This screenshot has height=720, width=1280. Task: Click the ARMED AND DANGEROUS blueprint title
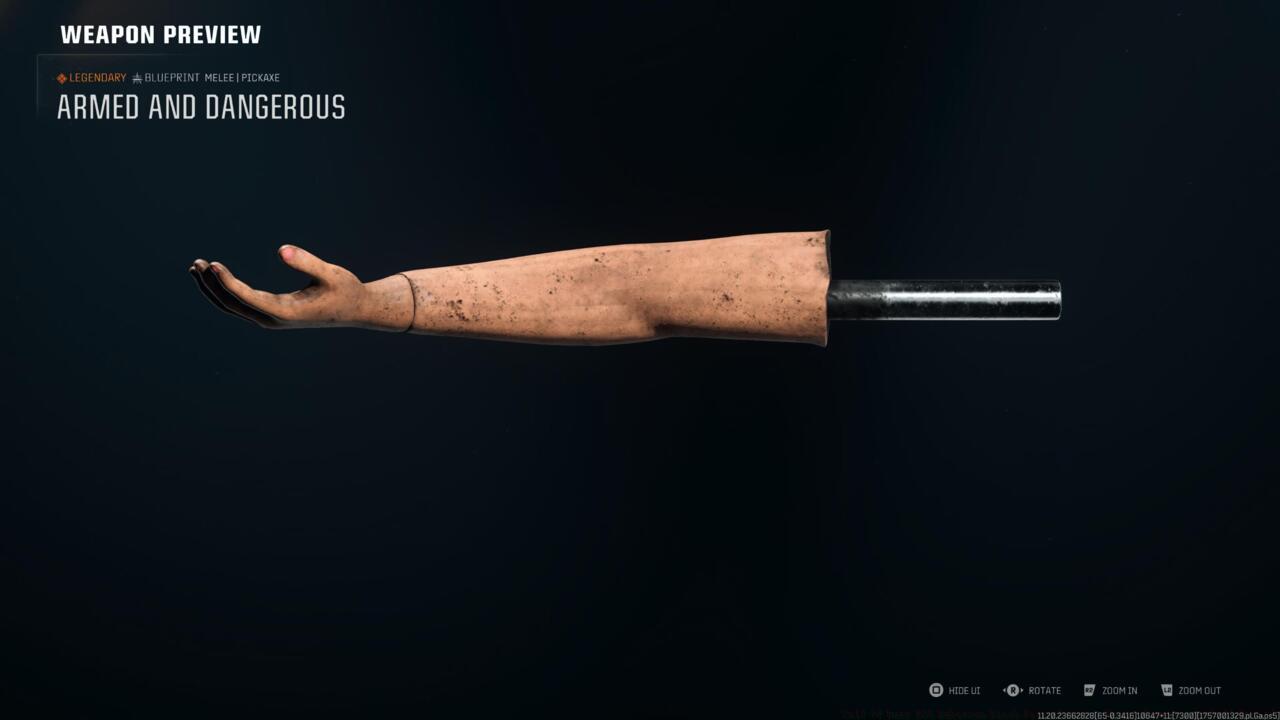point(198,108)
